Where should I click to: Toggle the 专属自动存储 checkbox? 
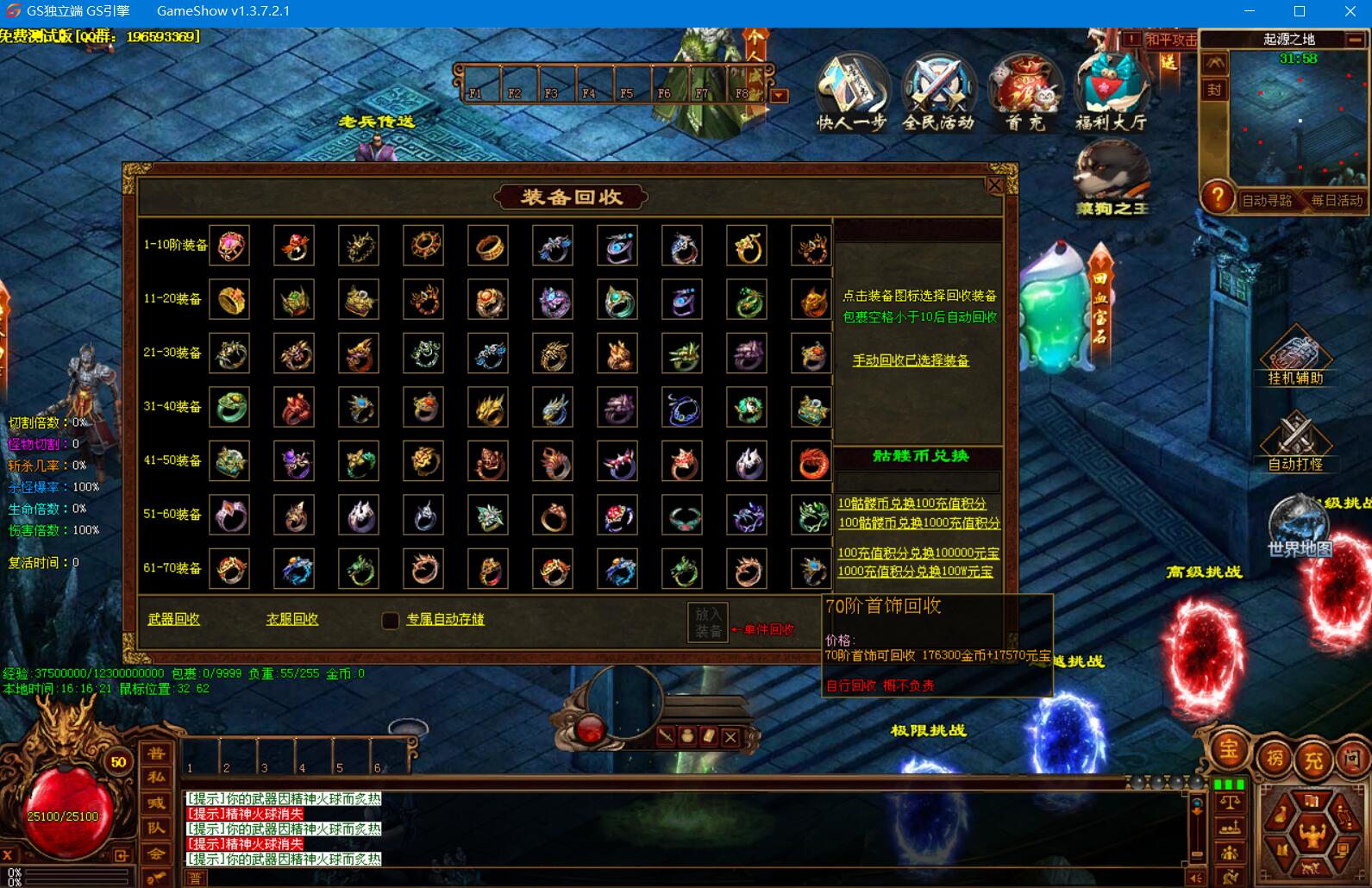point(391,620)
